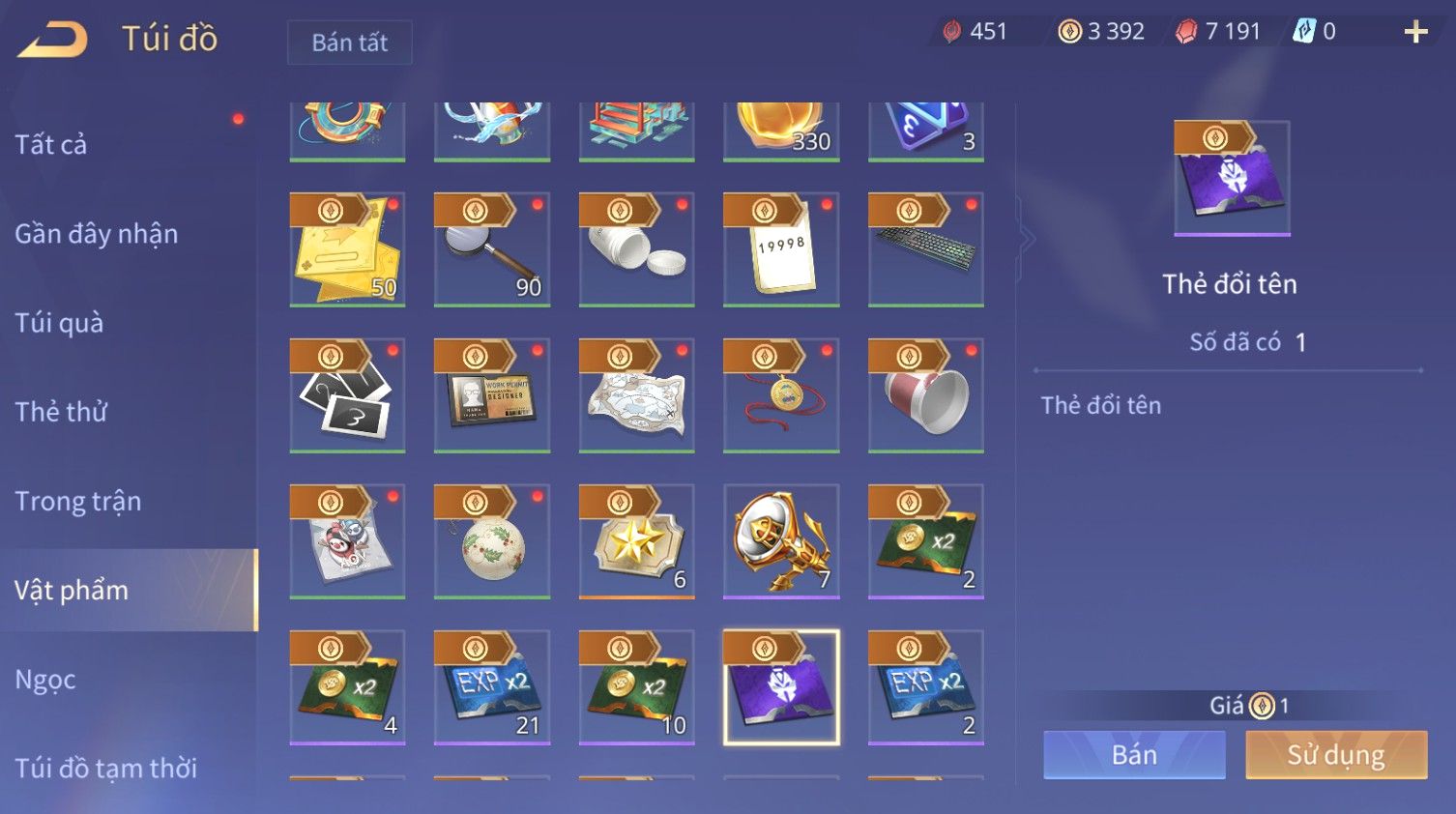
Task: Show the "Thẻ thử" category
Action: pos(61,412)
